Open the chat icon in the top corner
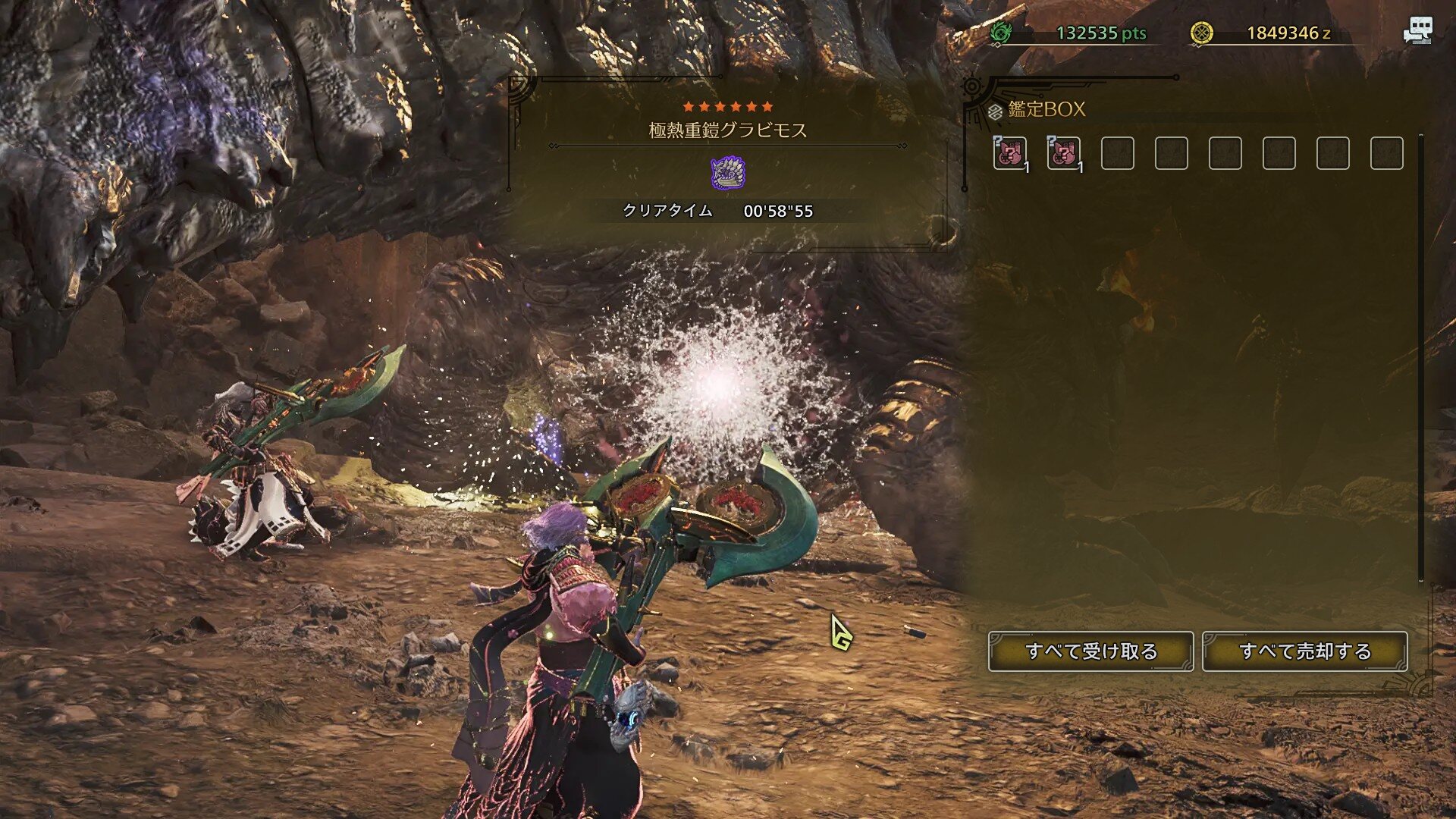Screen dimensions: 1456x819 pos(1417,31)
